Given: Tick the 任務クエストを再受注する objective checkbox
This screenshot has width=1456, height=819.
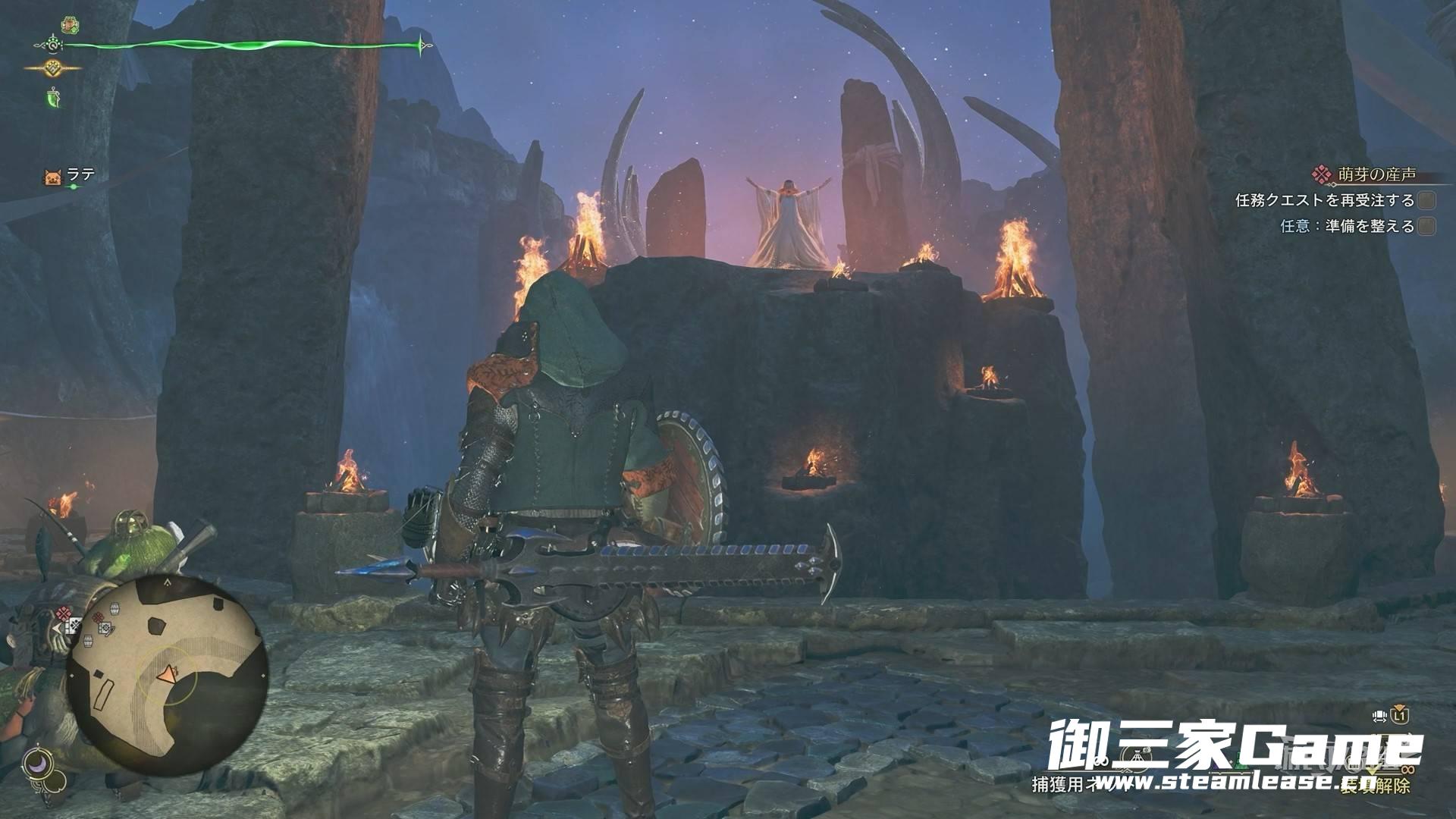Looking at the screenshot, I should click(x=1426, y=201).
